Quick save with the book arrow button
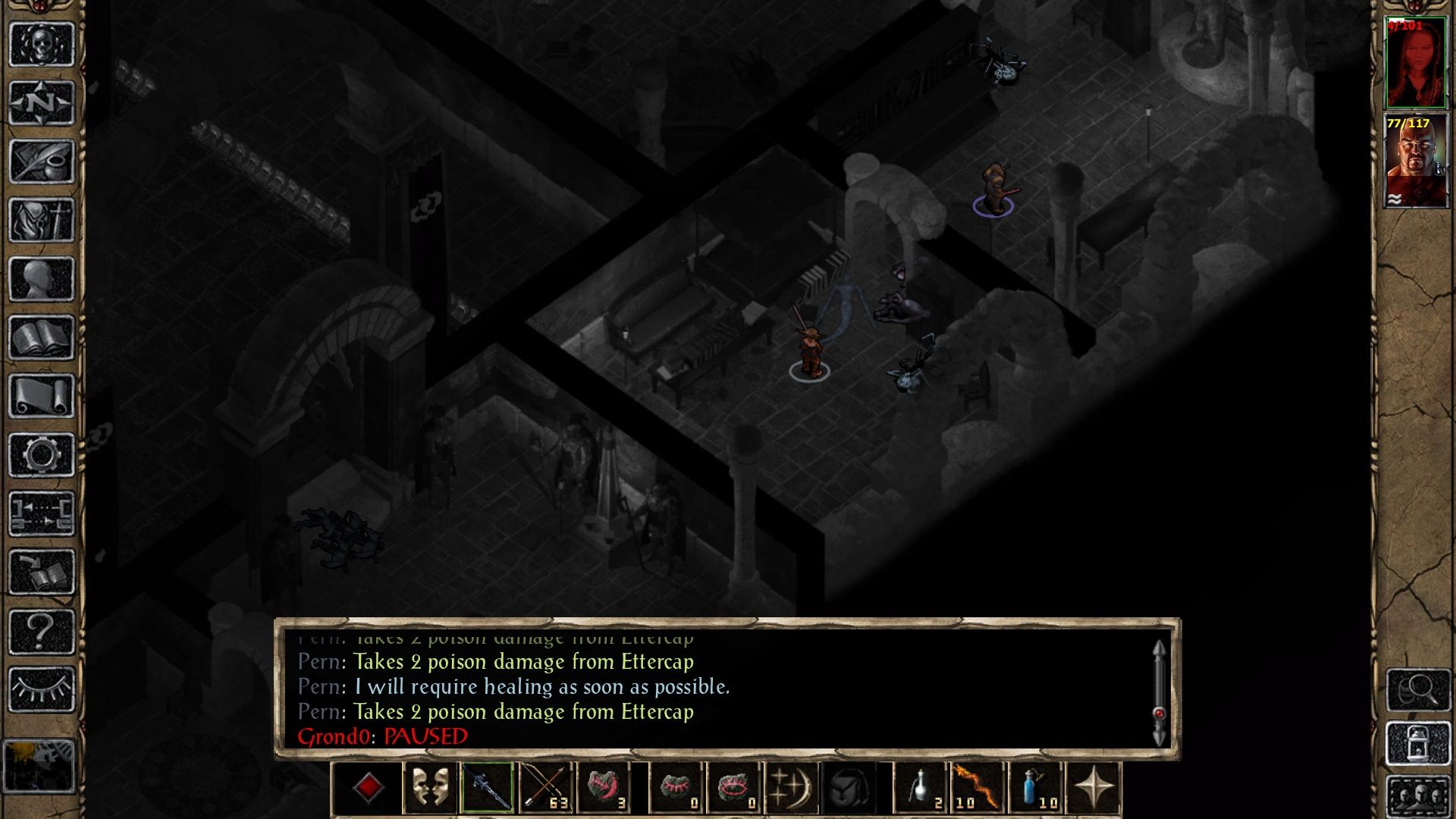This screenshot has height=819, width=1456. click(x=42, y=573)
